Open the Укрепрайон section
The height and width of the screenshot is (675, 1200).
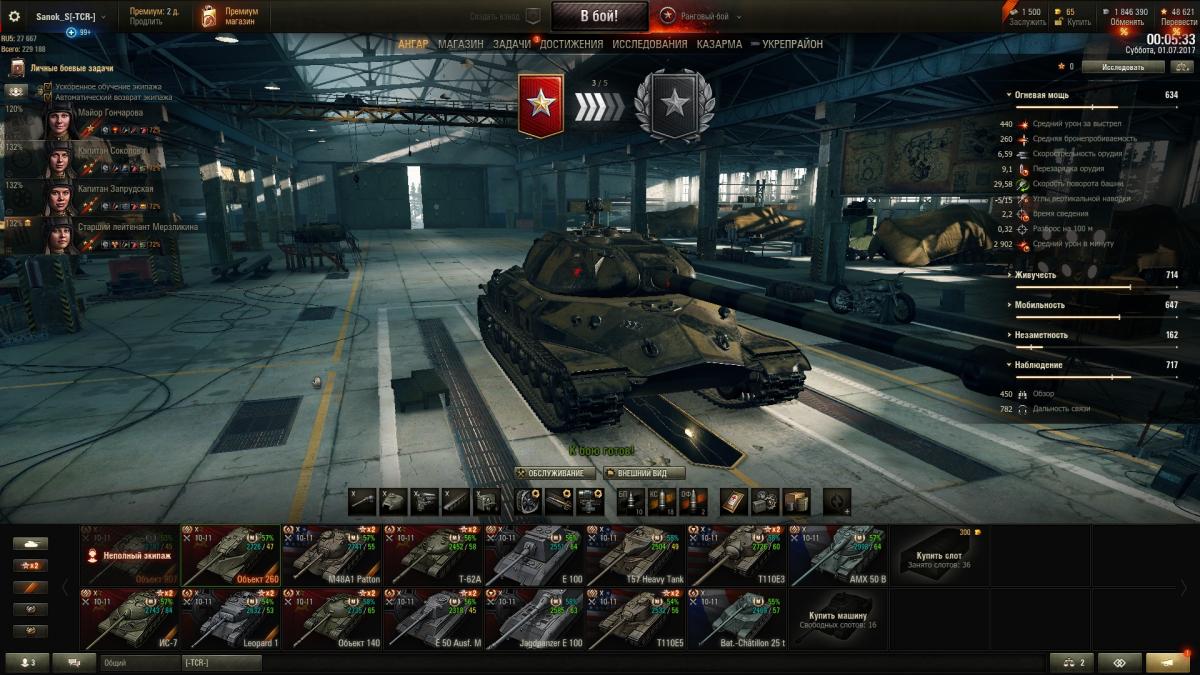[792, 44]
